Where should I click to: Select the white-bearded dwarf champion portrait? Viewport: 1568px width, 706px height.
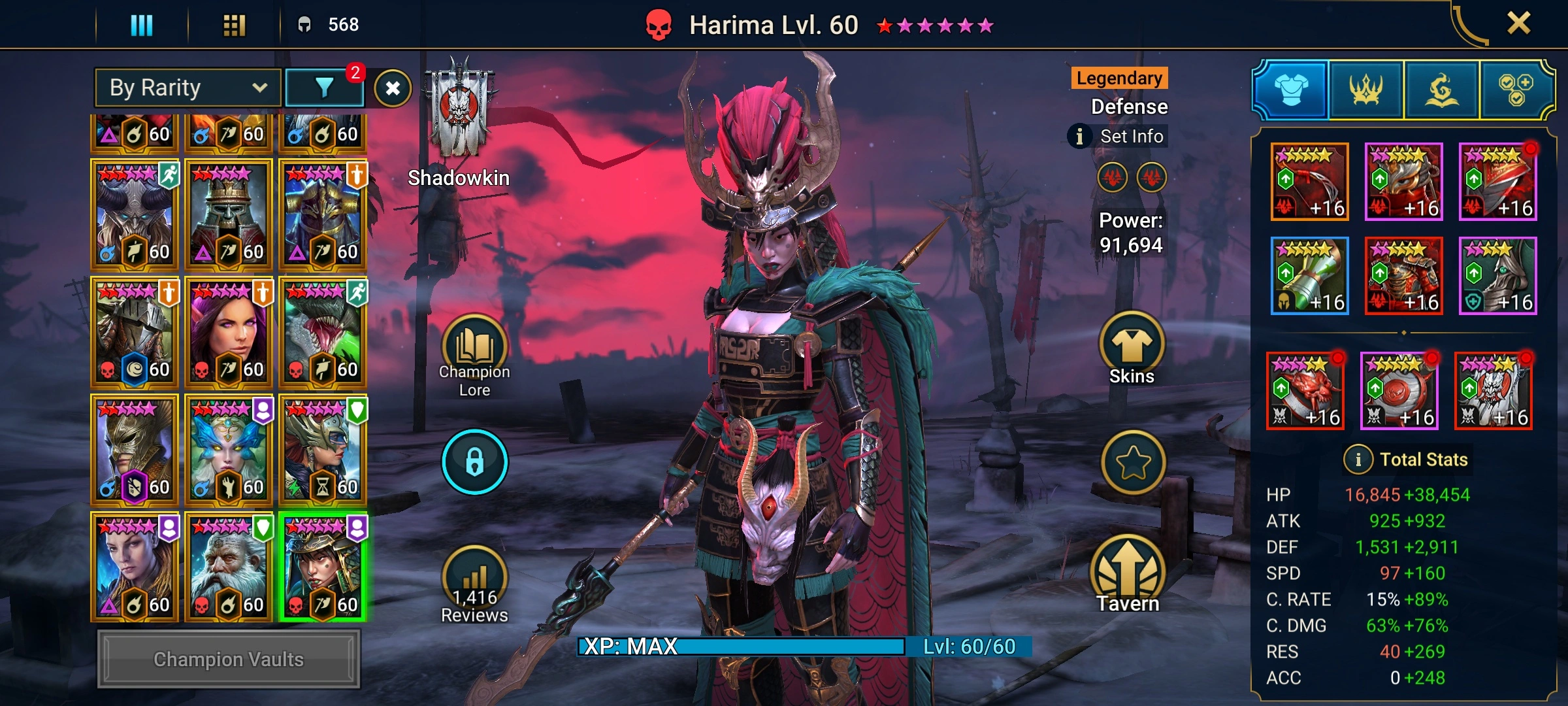point(229,566)
